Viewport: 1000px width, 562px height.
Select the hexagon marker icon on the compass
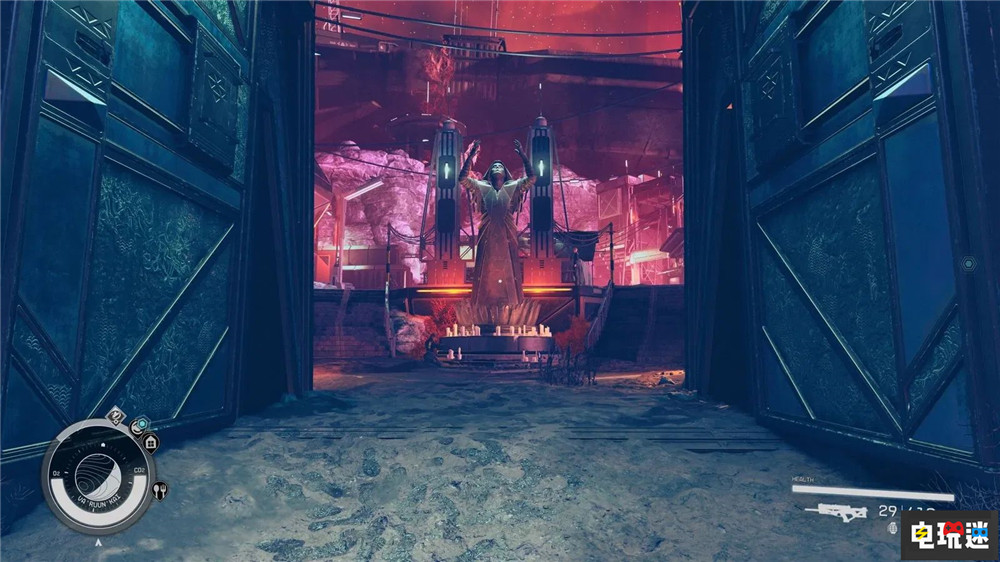click(140, 424)
